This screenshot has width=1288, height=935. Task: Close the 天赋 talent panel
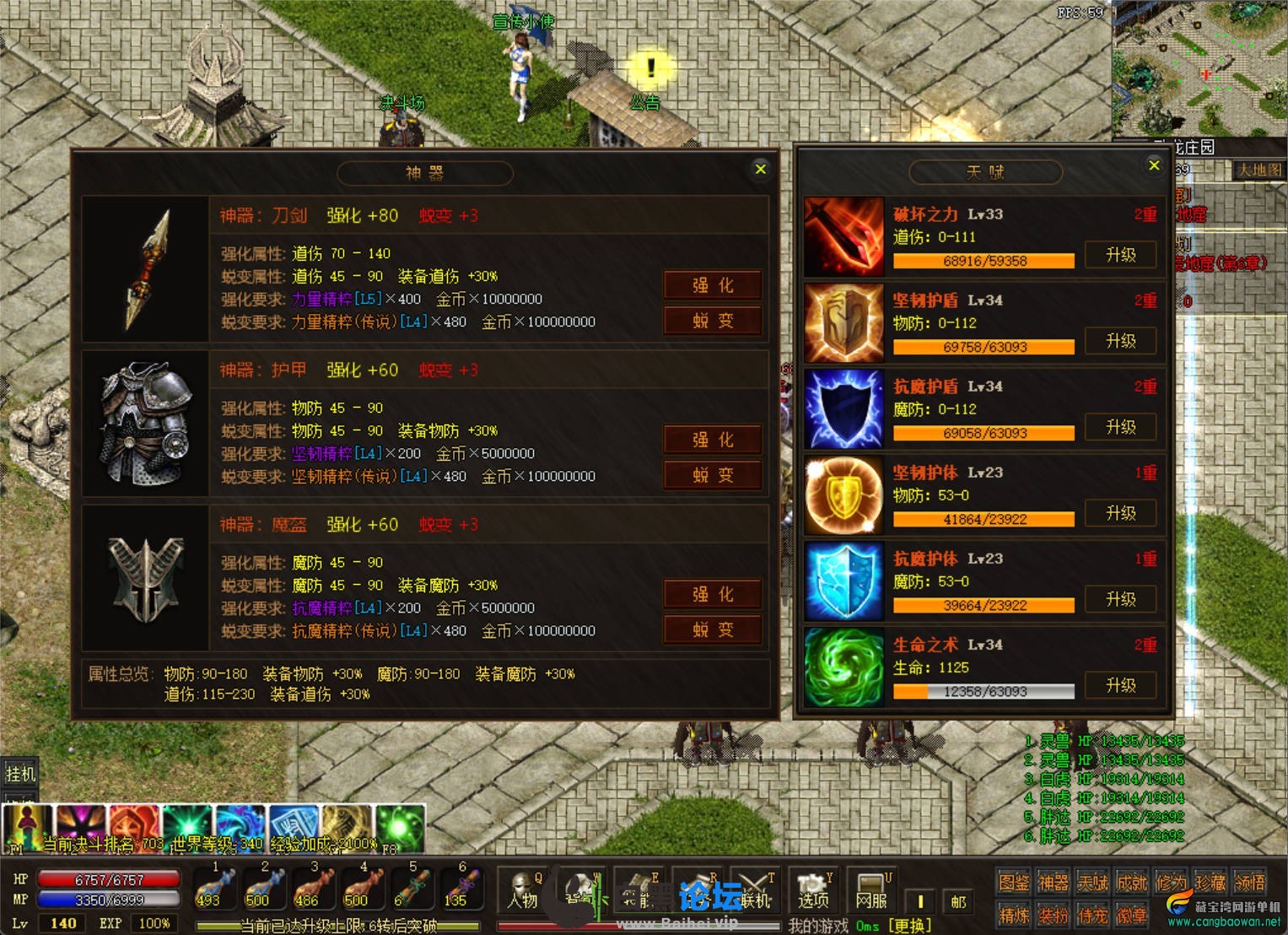point(1154,165)
